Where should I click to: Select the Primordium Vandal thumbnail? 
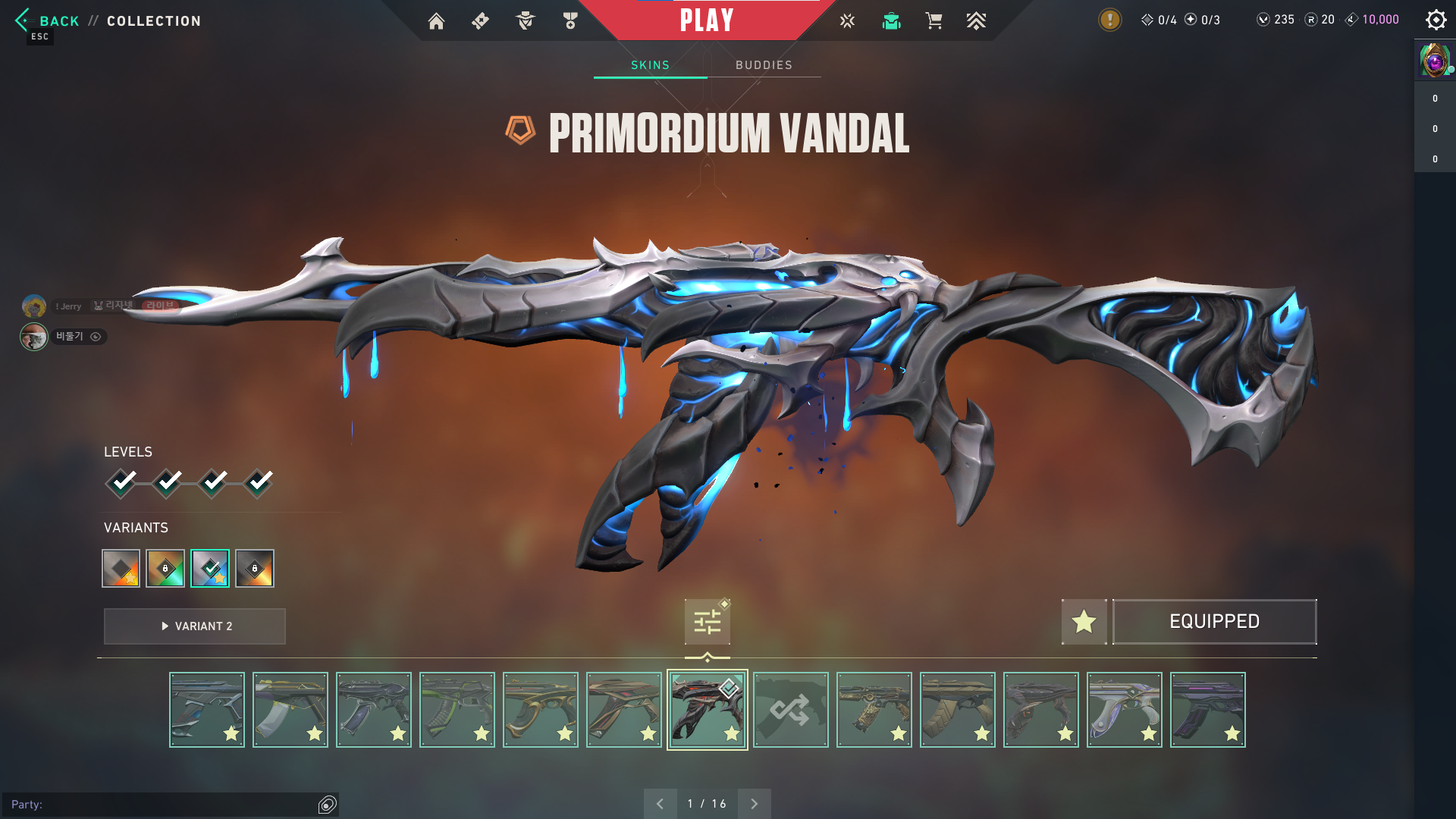[707, 710]
